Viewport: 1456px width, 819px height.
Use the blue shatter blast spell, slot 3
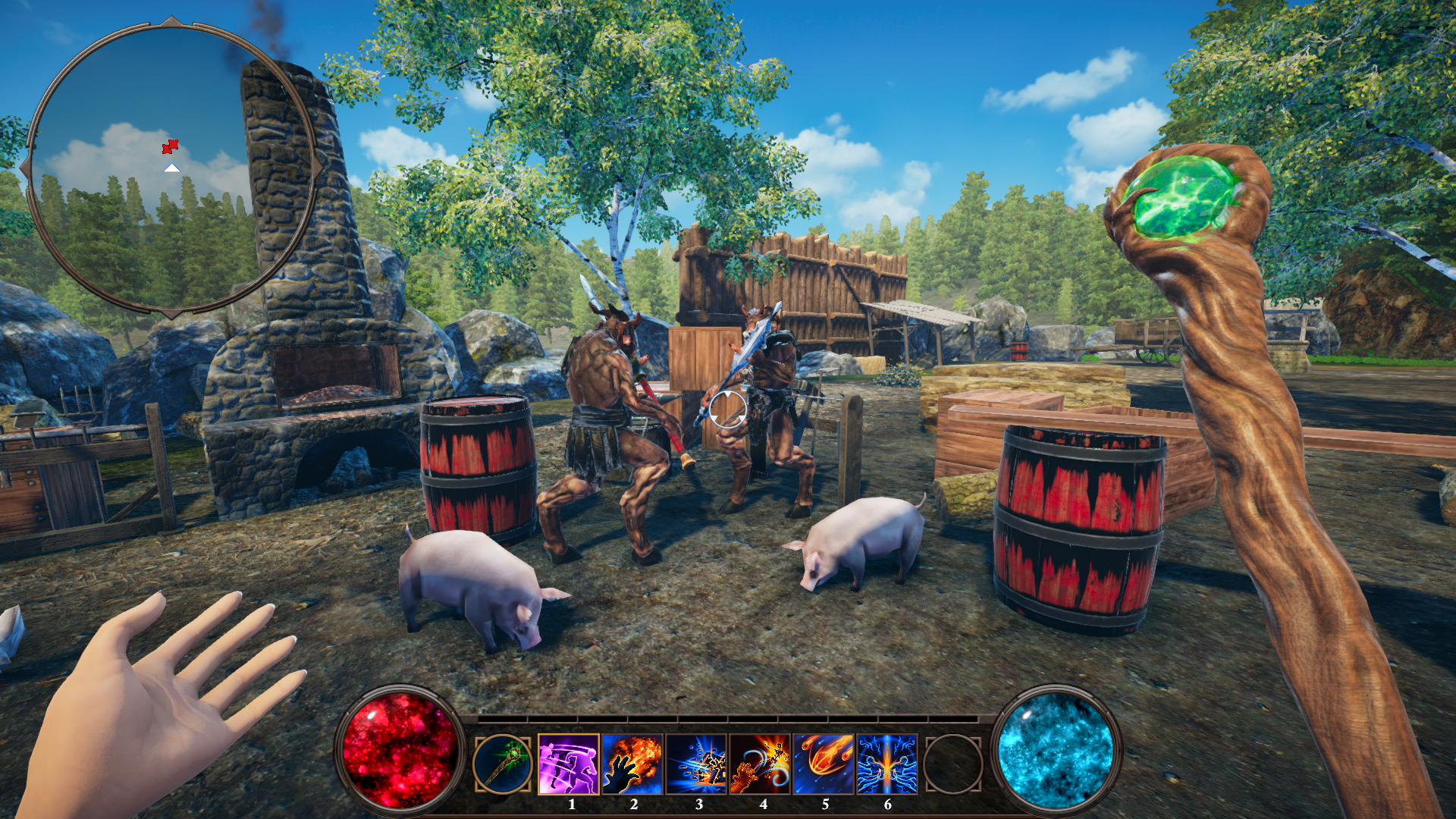pyautogui.click(x=696, y=764)
